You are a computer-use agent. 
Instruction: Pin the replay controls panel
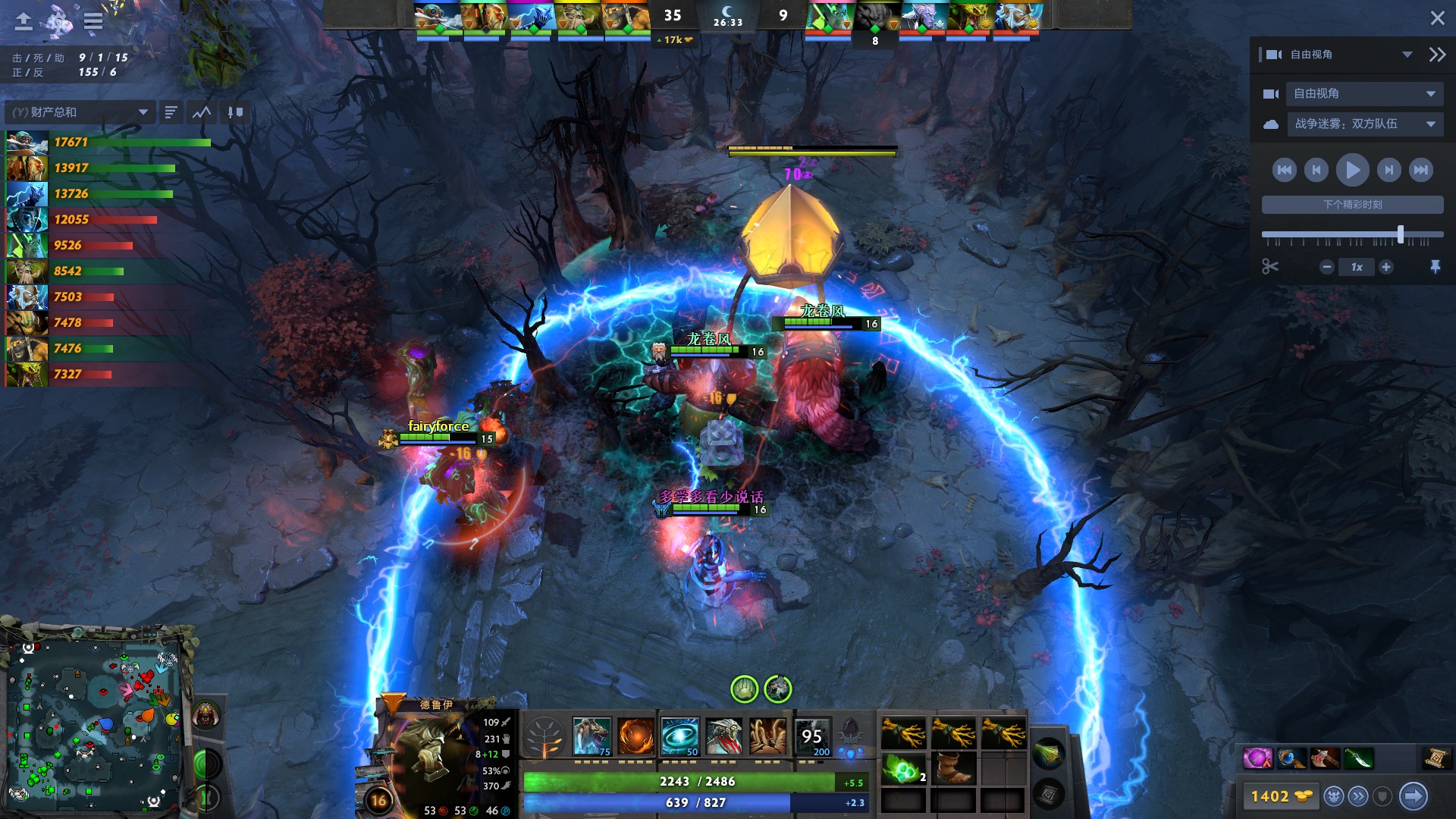click(x=1437, y=267)
